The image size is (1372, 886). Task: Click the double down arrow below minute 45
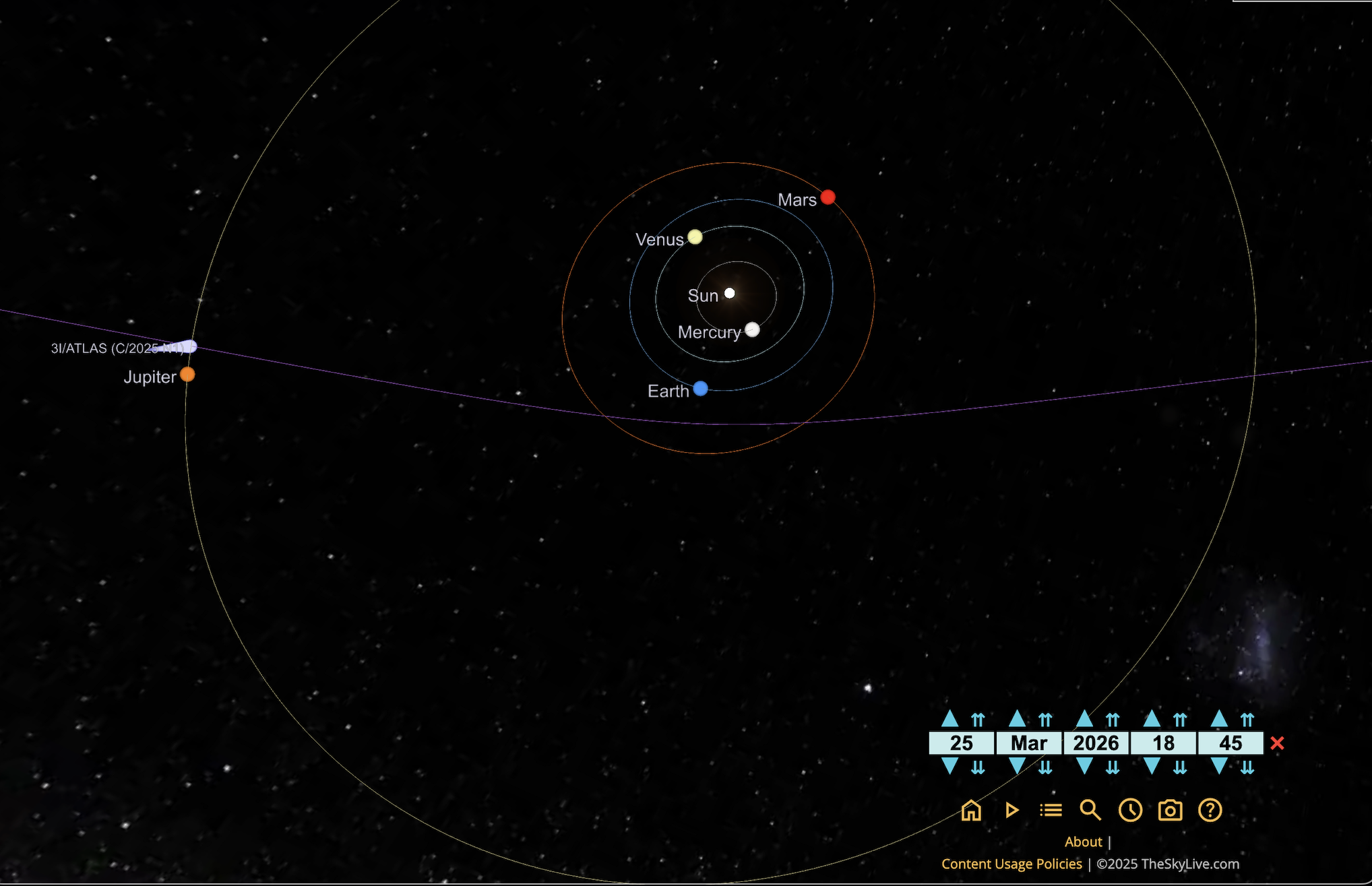tap(1247, 767)
